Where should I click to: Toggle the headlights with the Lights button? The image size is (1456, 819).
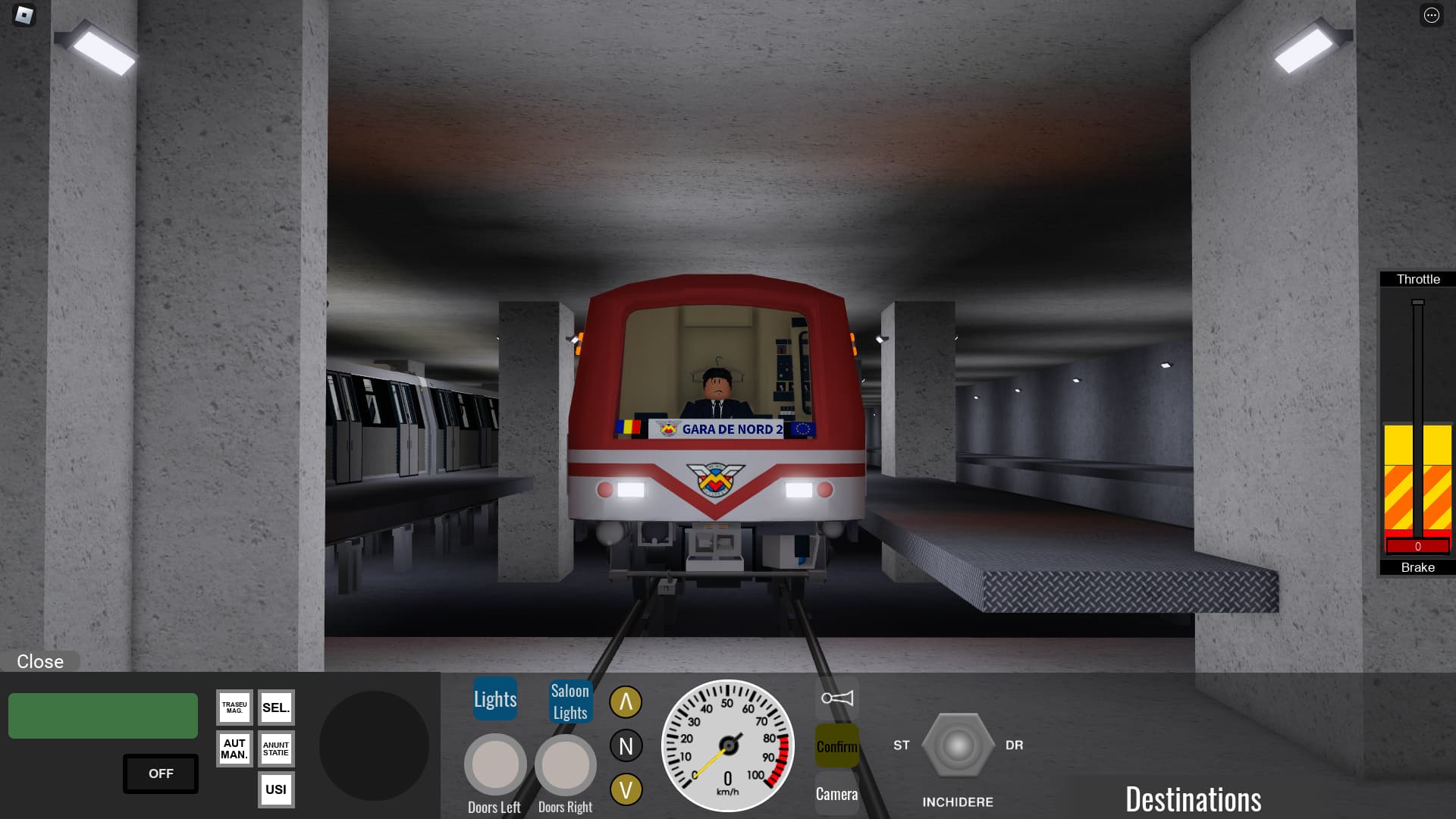(x=494, y=698)
